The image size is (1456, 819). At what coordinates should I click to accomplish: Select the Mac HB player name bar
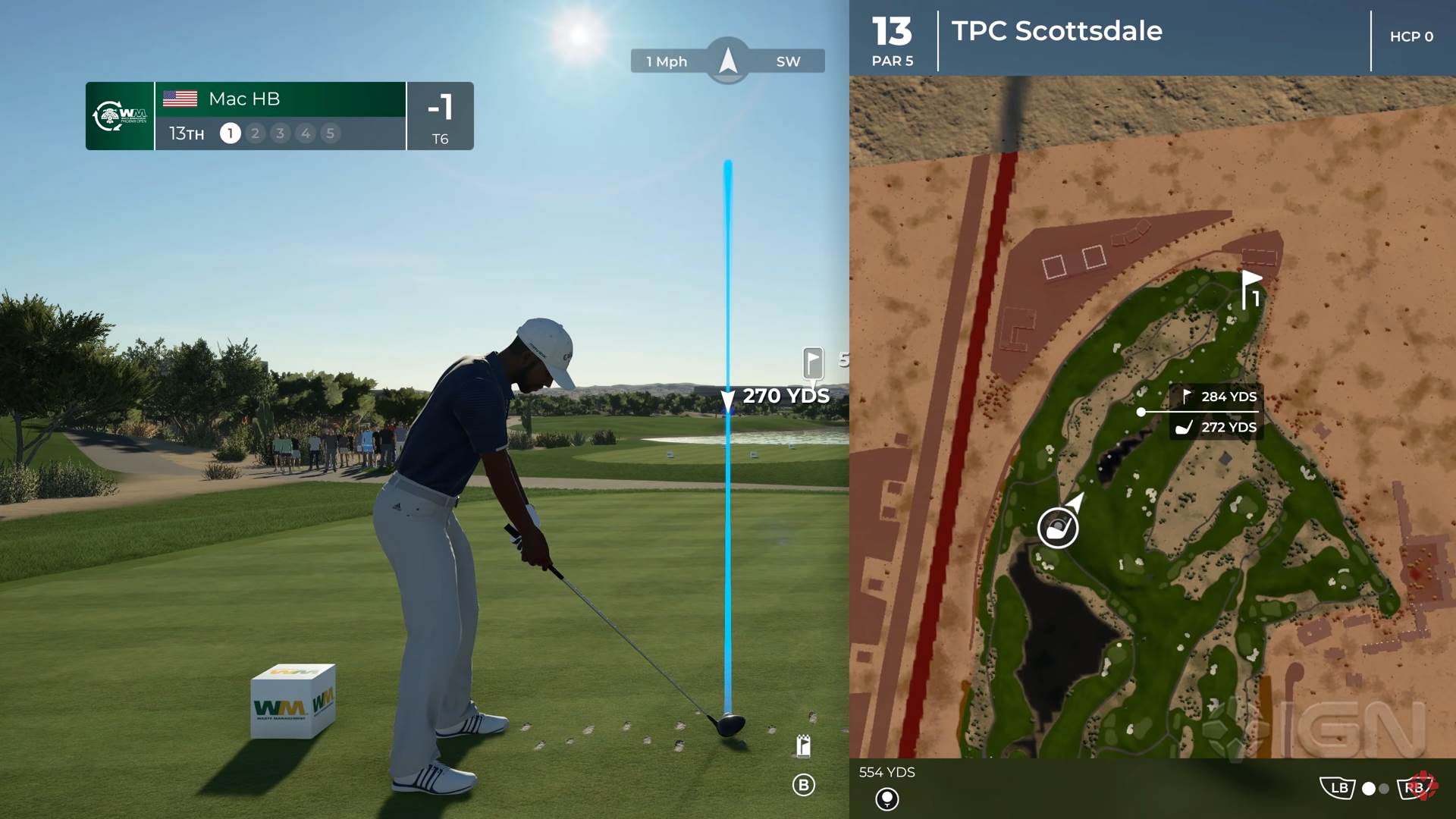pos(280,99)
